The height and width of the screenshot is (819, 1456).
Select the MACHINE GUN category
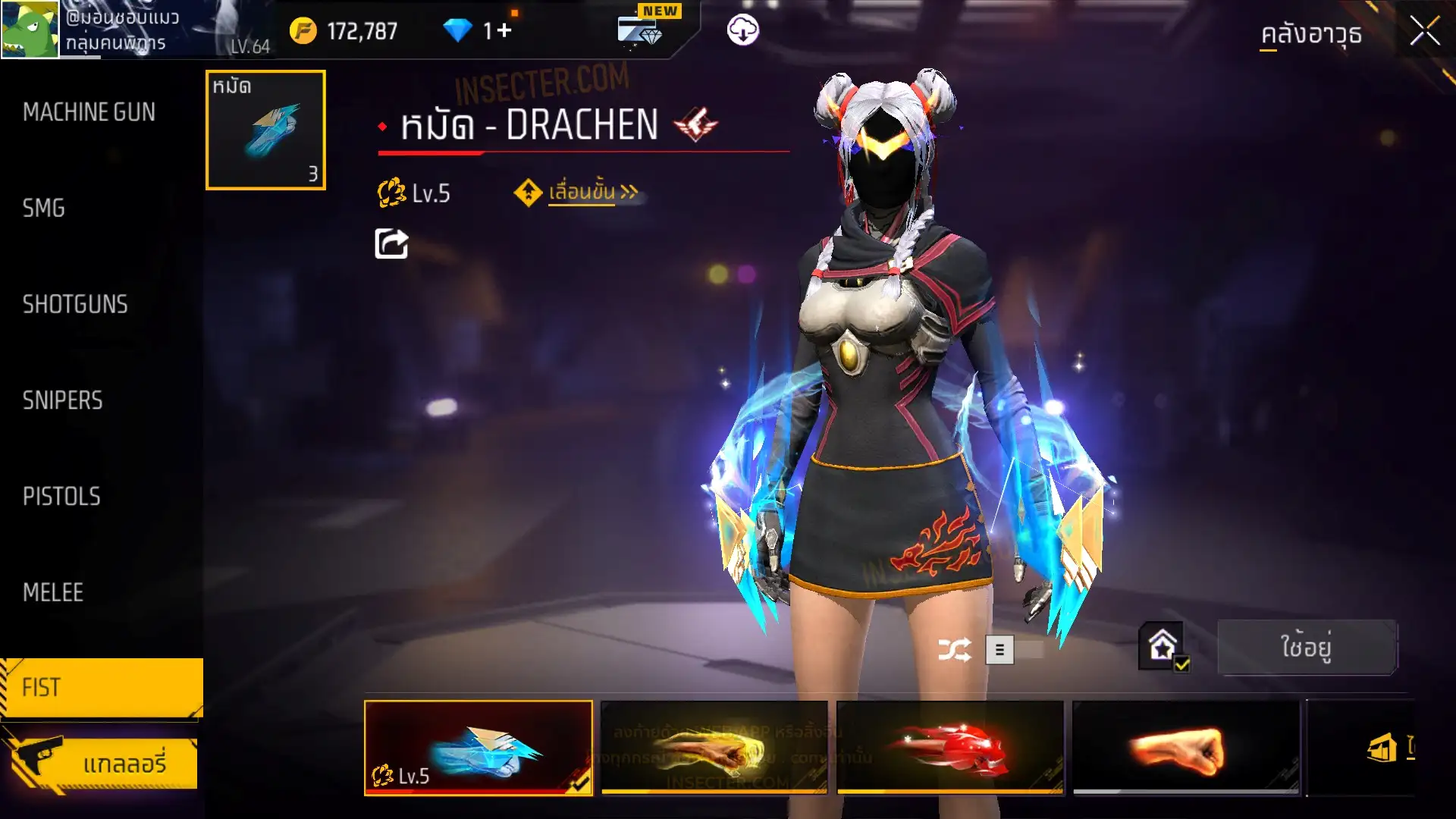click(x=89, y=112)
